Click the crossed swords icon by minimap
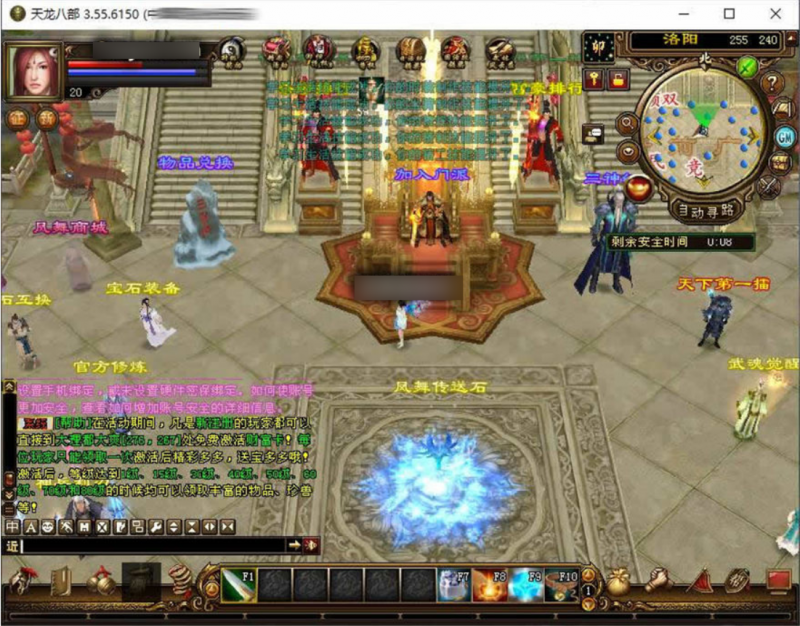Screen dimensions: 800x626 [x=768, y=185]
